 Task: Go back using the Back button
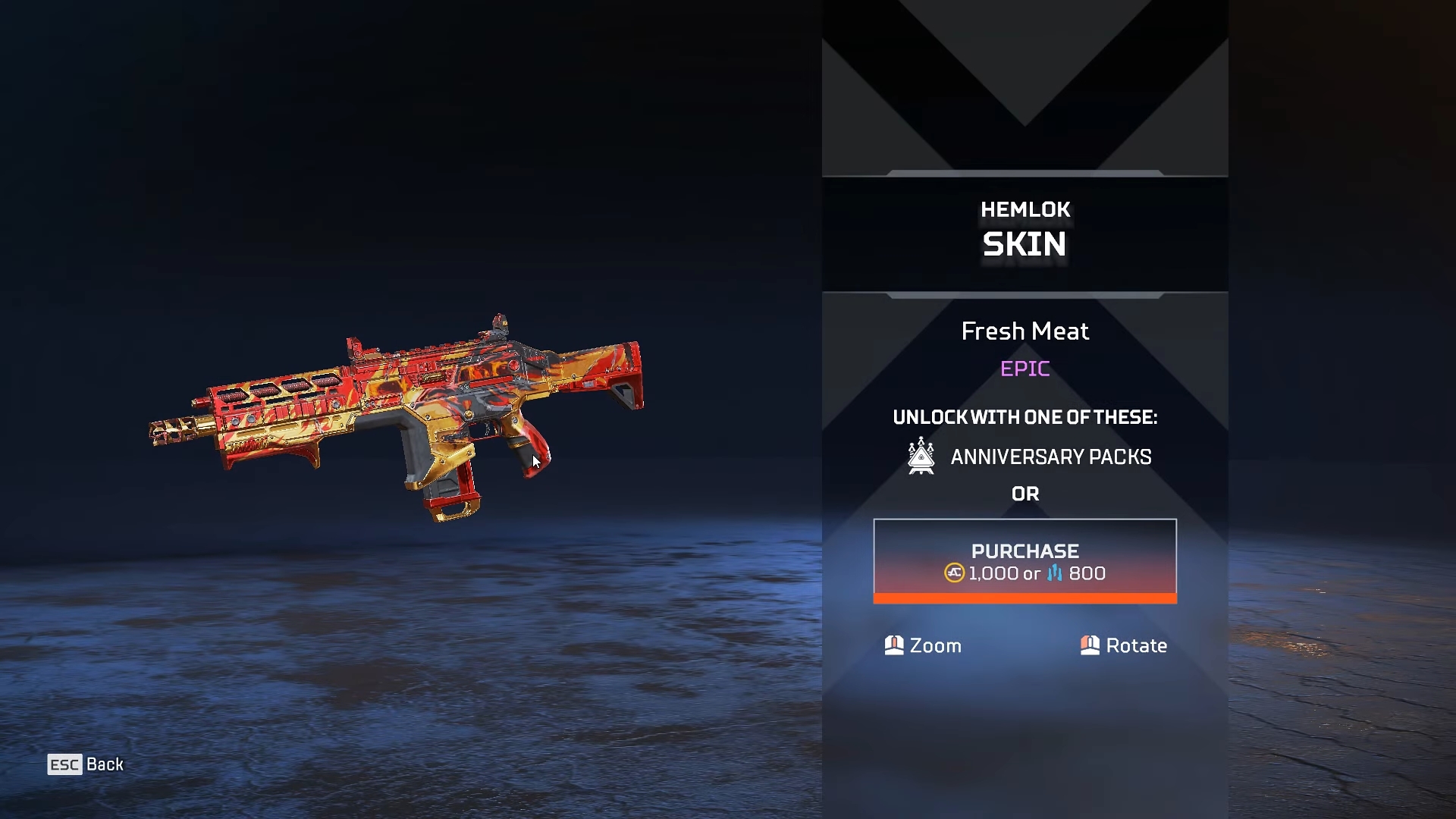click(86, 764)
